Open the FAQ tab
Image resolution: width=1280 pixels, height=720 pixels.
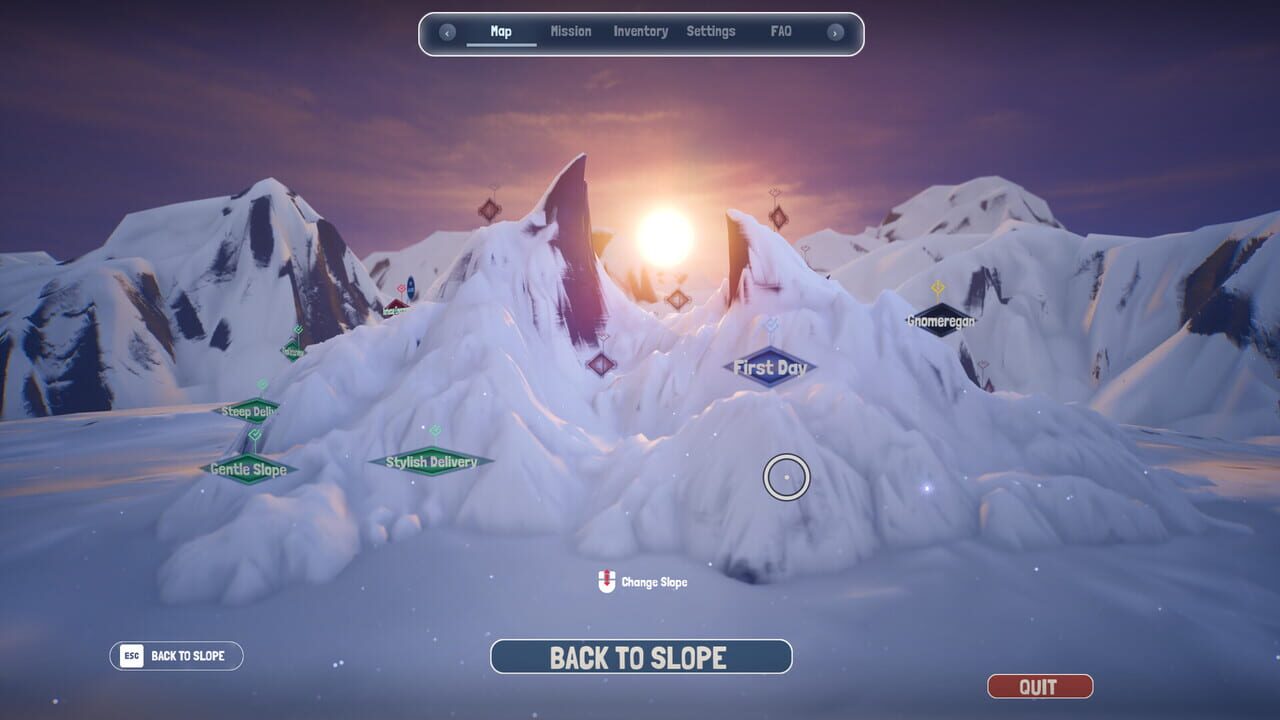click(x=781, y=32)
